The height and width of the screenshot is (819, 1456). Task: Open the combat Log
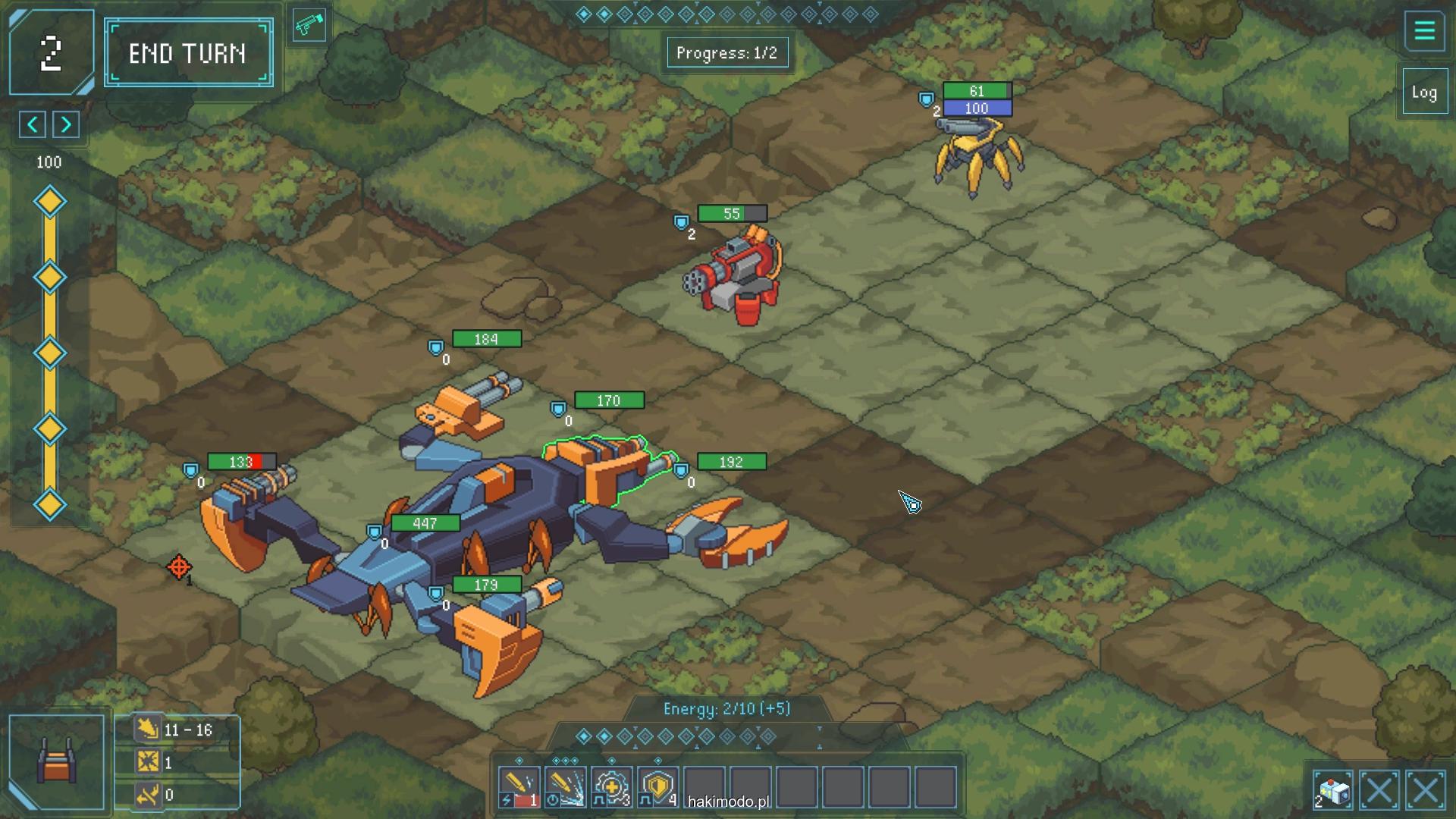click(x=1424, y=93)
